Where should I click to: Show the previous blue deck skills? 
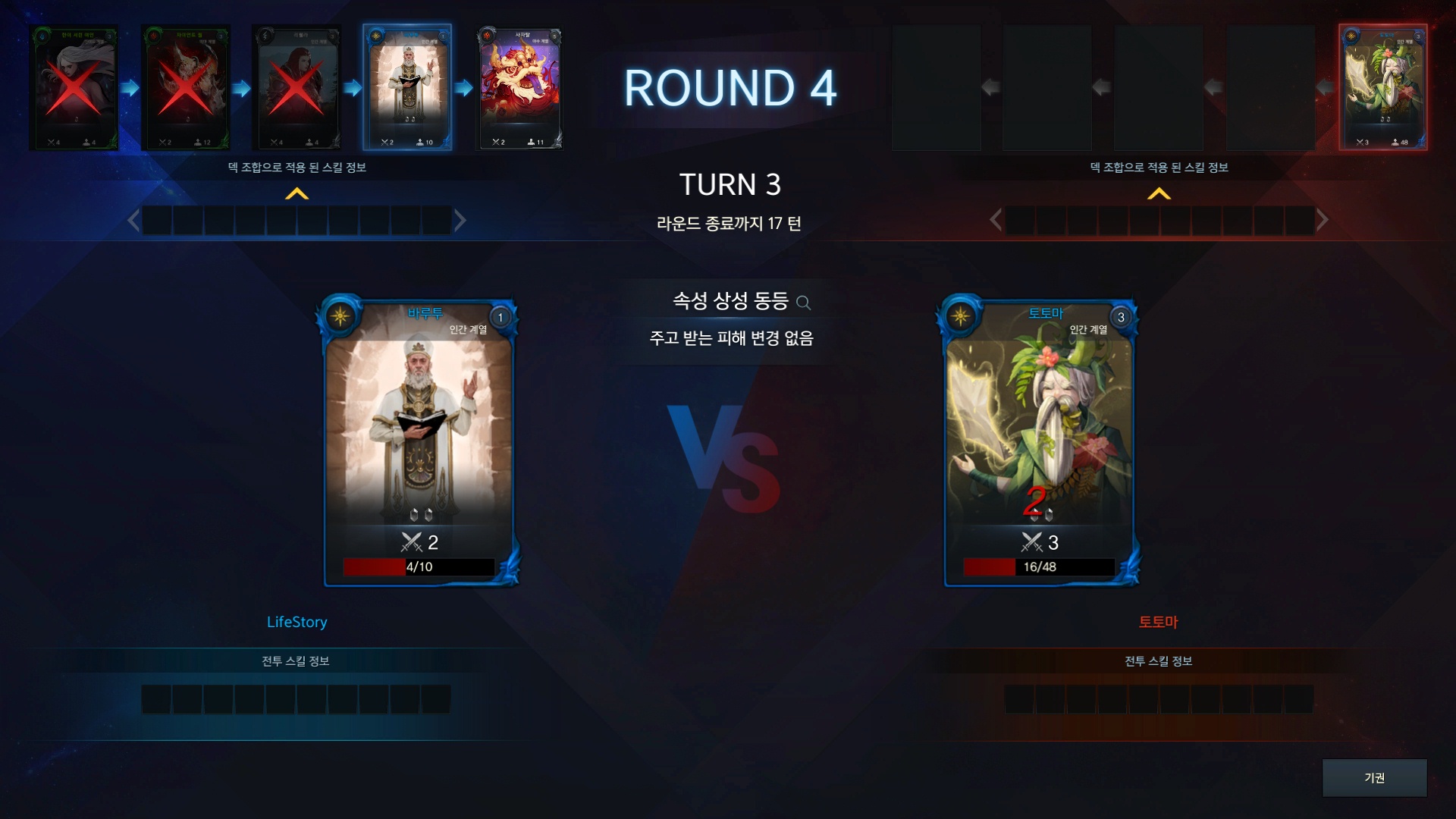pos(133,221)
